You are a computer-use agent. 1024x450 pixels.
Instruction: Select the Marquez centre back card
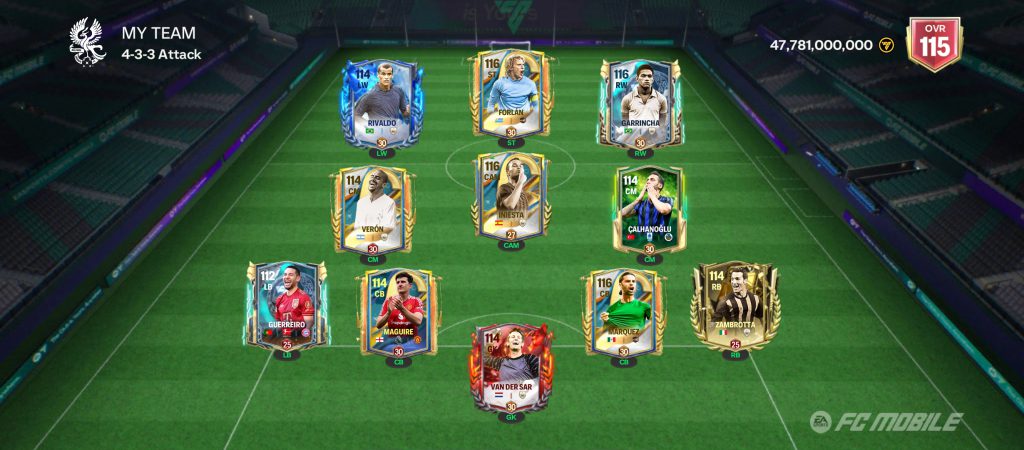[623, 309]
